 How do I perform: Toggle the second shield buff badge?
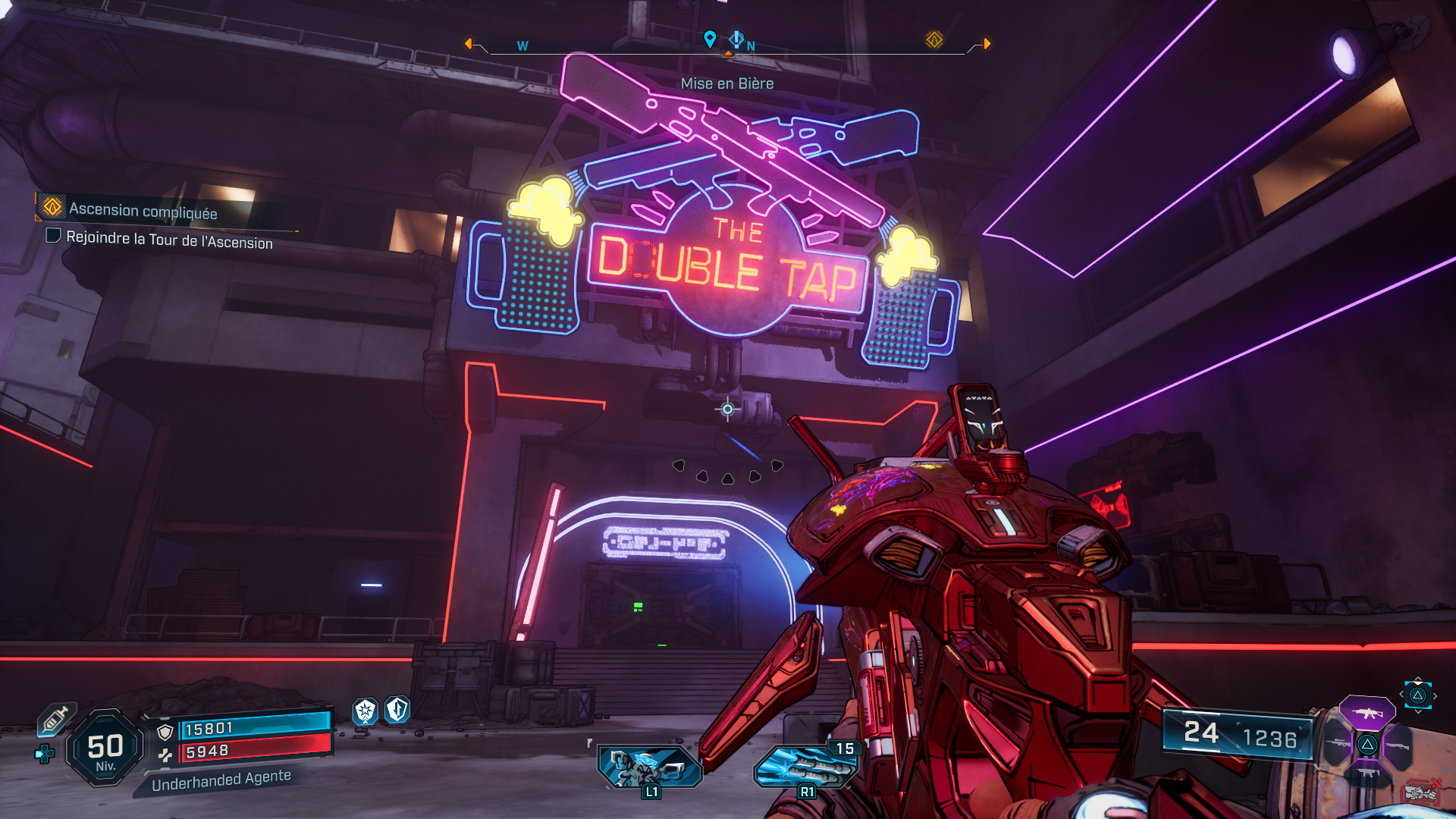tap(398, 710)
